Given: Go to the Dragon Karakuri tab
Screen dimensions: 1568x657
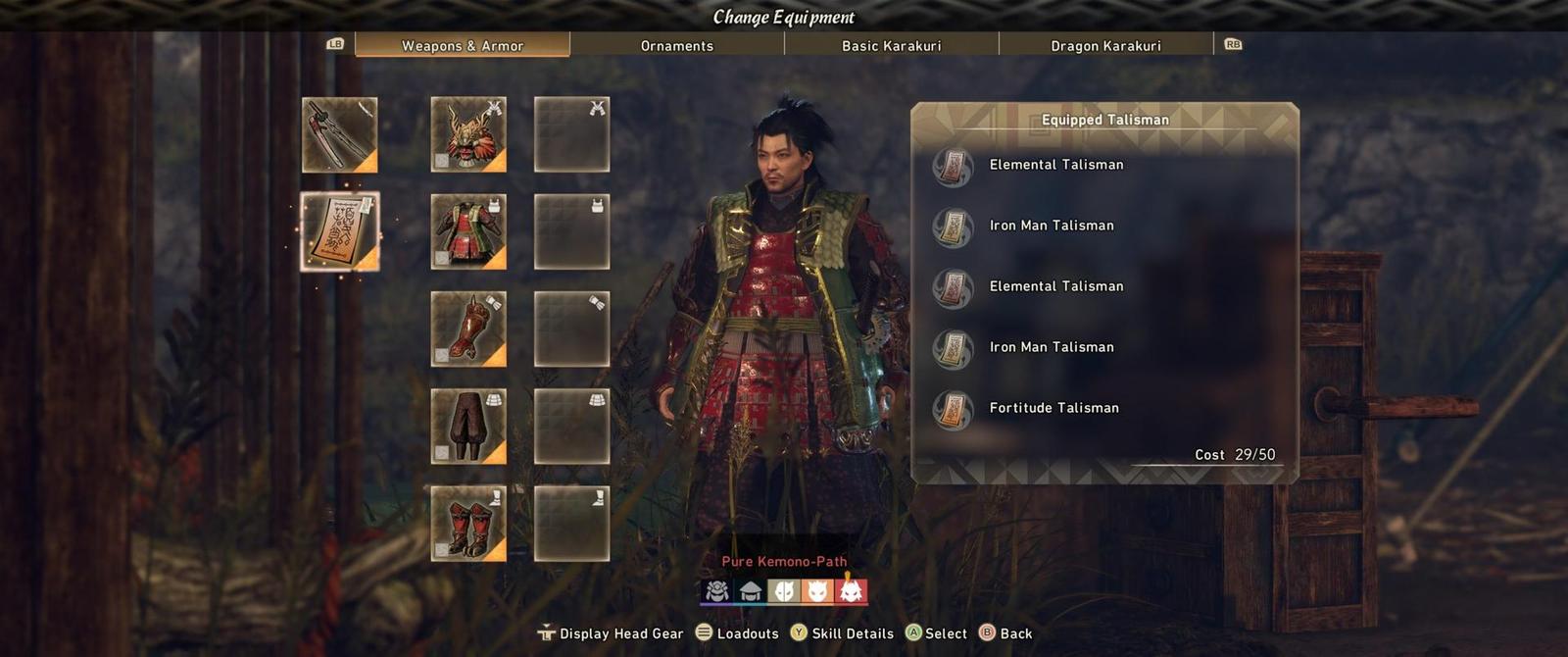Looking at the screenshot, I should [x=1105, y=45].
